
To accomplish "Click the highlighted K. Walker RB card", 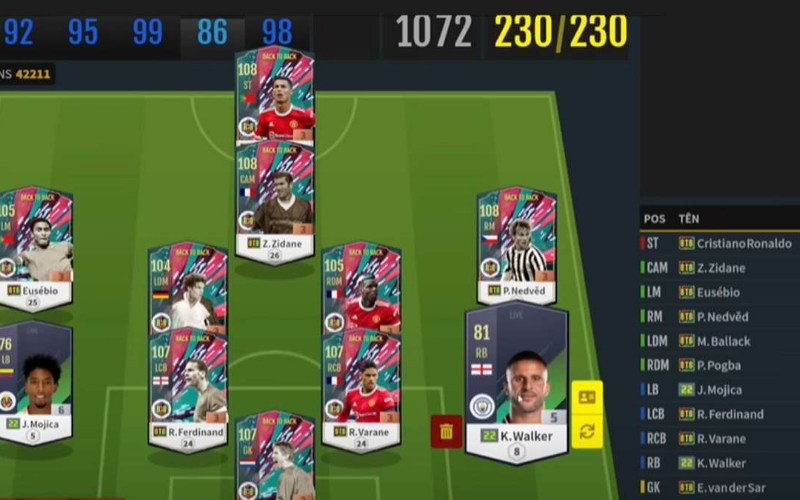I will pyautogui.click(x=516, y=385).
